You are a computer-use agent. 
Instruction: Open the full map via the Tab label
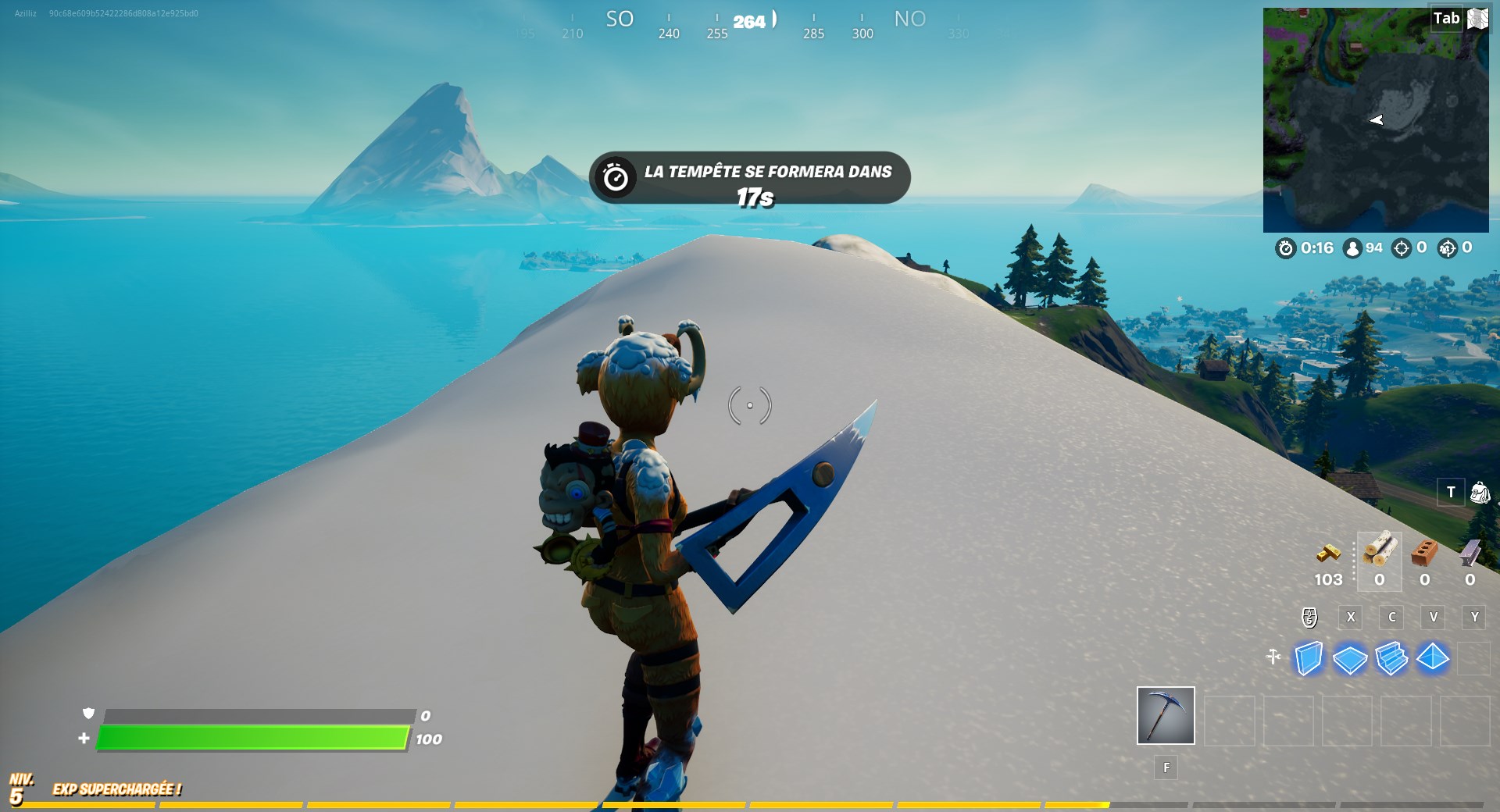pyautogui.click(x=1448, y=17)
